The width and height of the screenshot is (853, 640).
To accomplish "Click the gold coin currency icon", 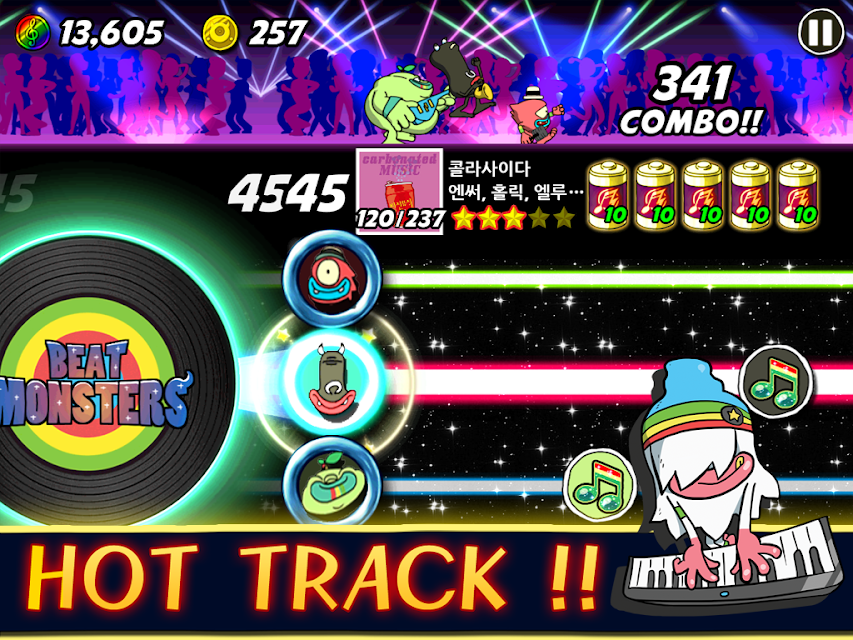I will [220, 33].
